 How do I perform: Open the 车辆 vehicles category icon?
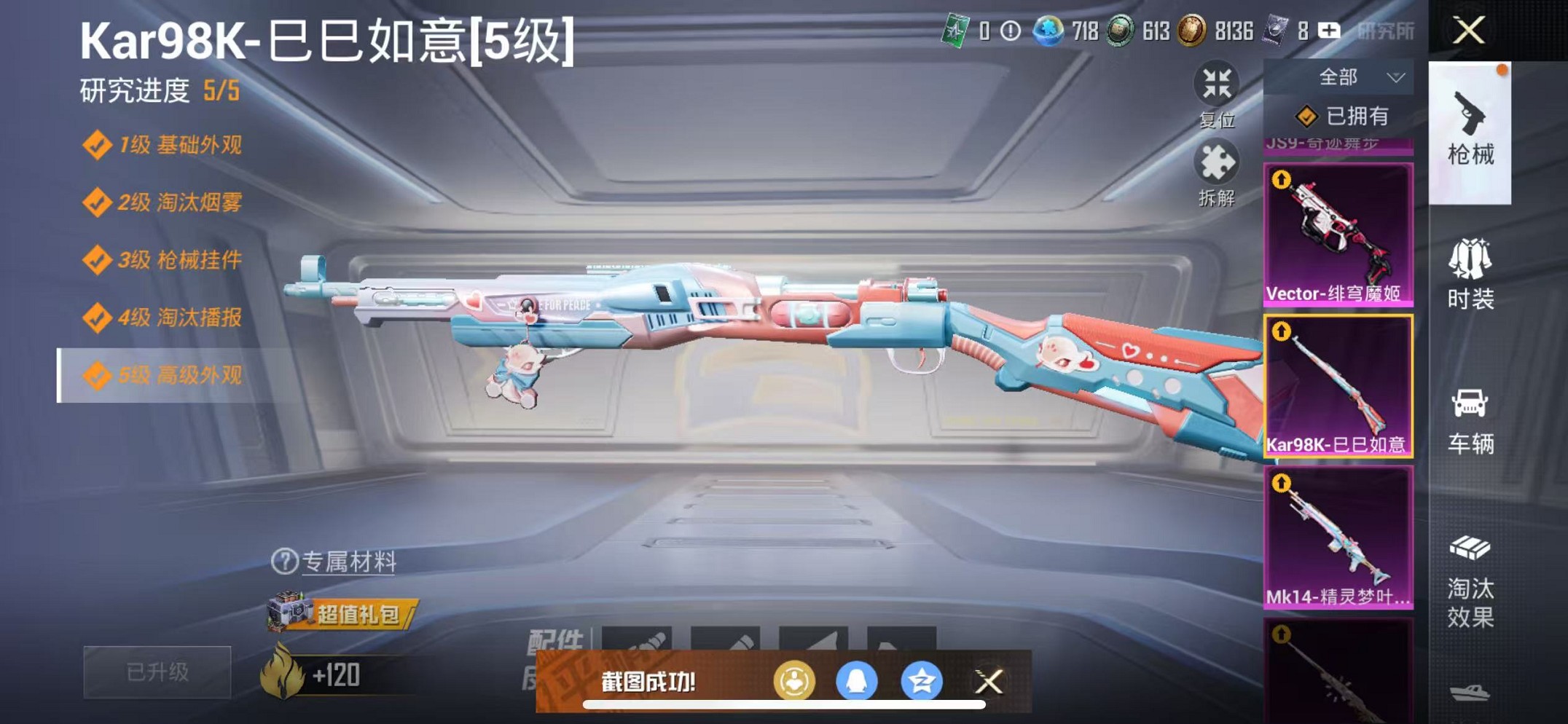tap(1471, 422)
